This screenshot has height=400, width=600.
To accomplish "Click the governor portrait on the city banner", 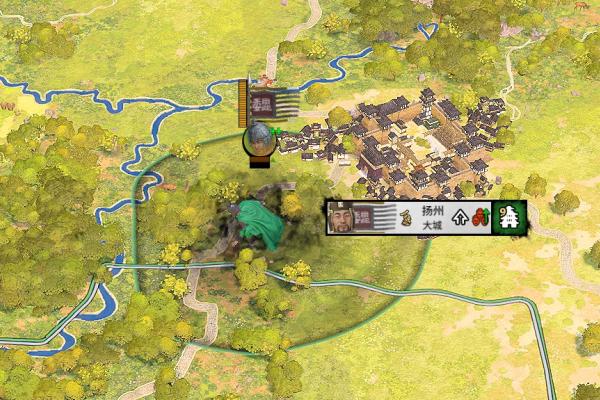I will [342, 217].
